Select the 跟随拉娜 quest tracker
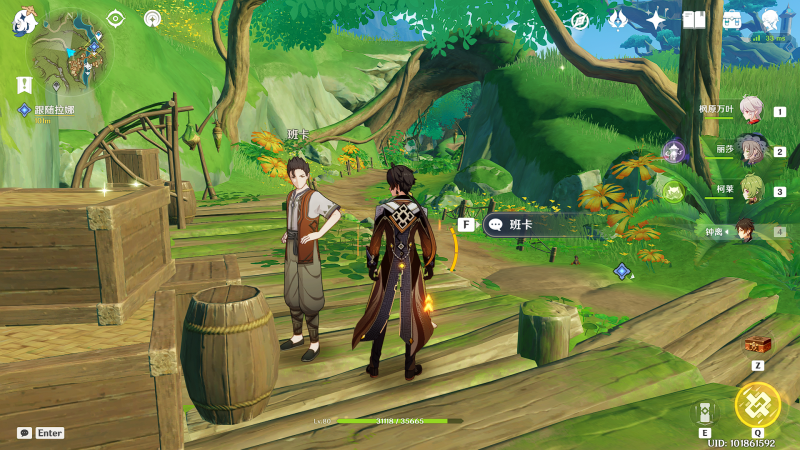Screen dimensions: 800x450 coord(50,109)
